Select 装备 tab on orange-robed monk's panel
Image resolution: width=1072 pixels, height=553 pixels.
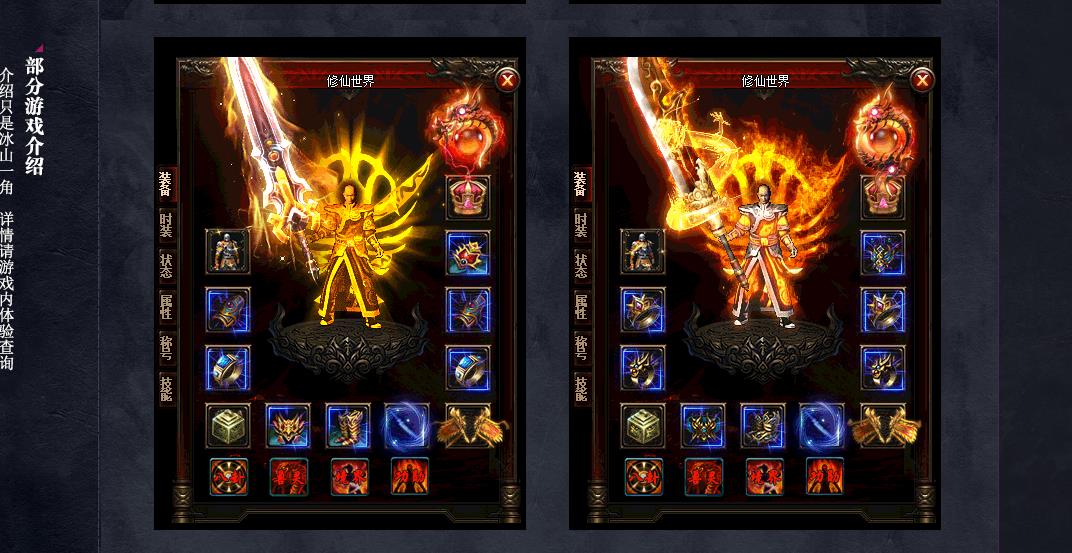click(x=581, y=183)
